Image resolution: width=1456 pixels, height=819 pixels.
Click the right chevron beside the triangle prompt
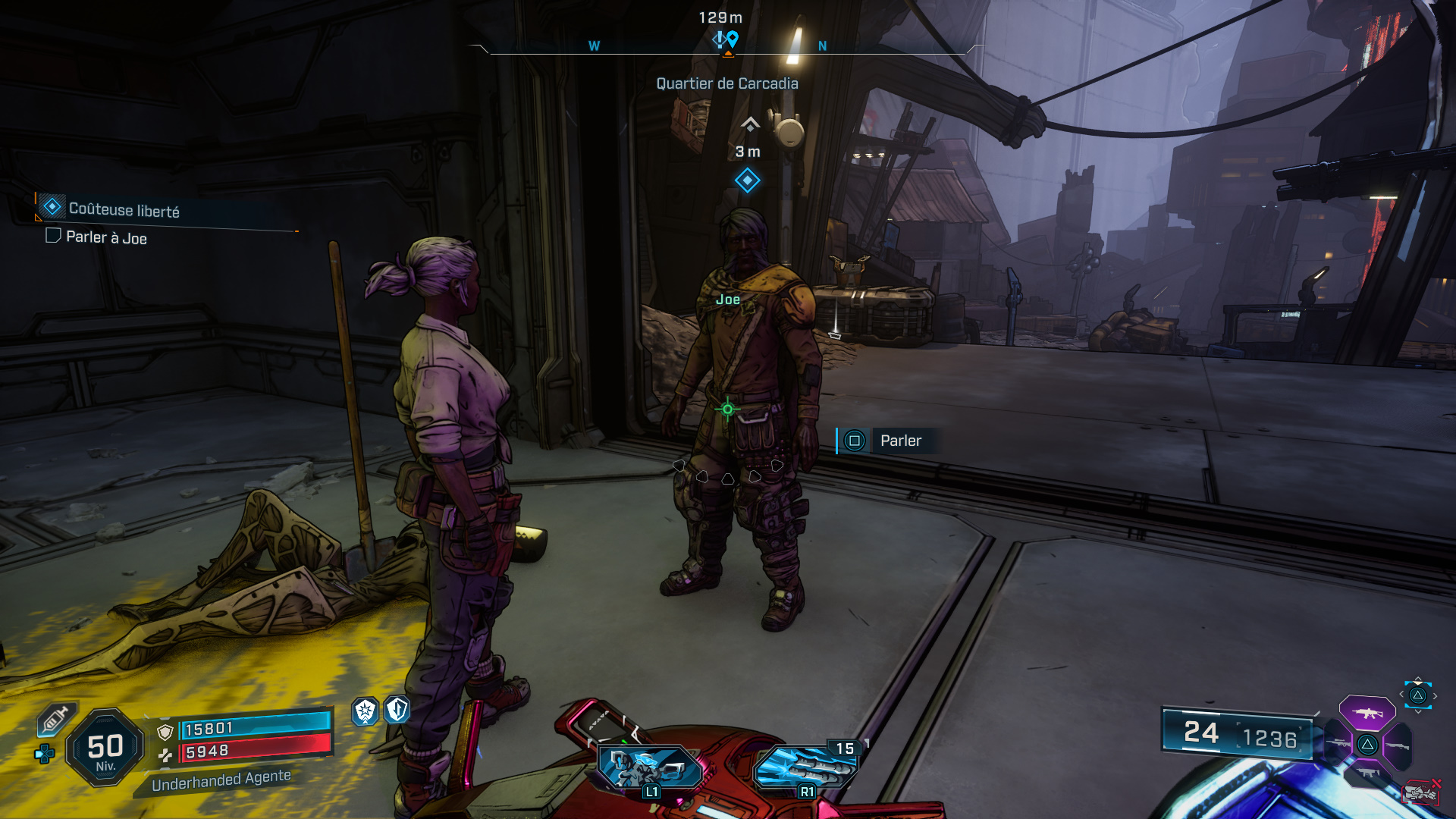(x=1435, y=694)
